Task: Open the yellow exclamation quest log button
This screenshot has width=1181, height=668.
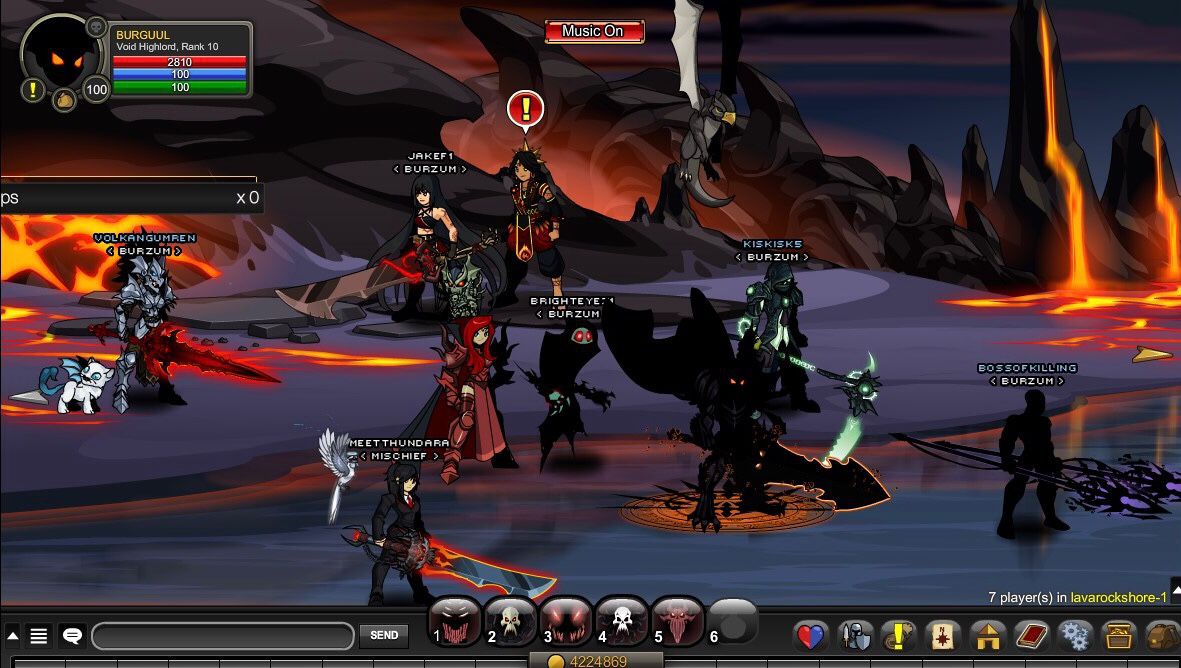Action: point(898,635)
